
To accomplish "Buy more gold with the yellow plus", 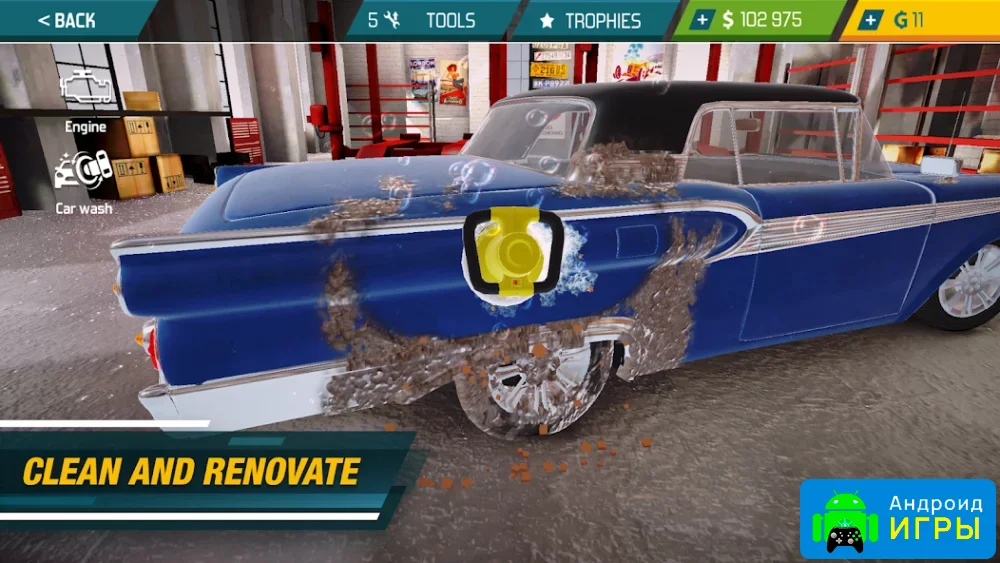I will pyautogui.click(x=872, y=20).
